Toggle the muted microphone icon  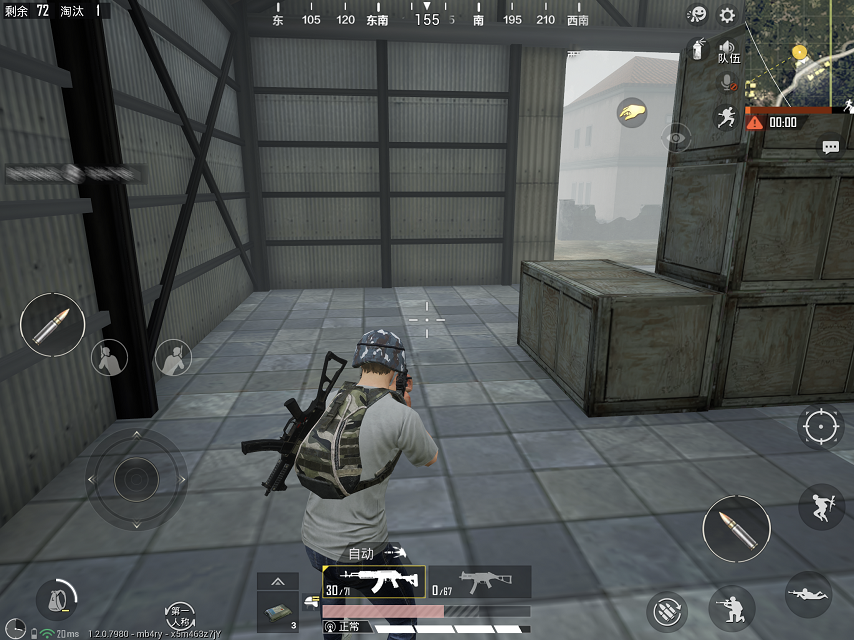727,84
